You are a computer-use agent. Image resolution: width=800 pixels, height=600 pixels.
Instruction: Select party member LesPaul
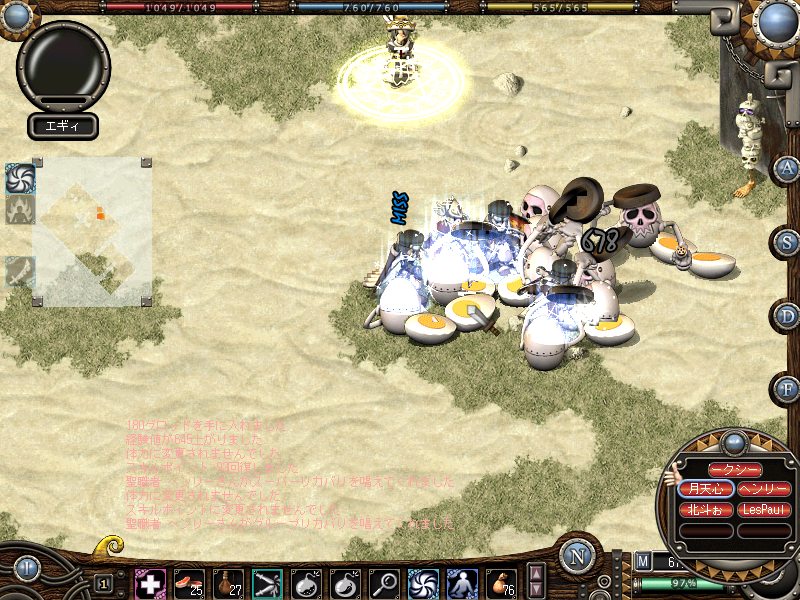tap(764, 509)
